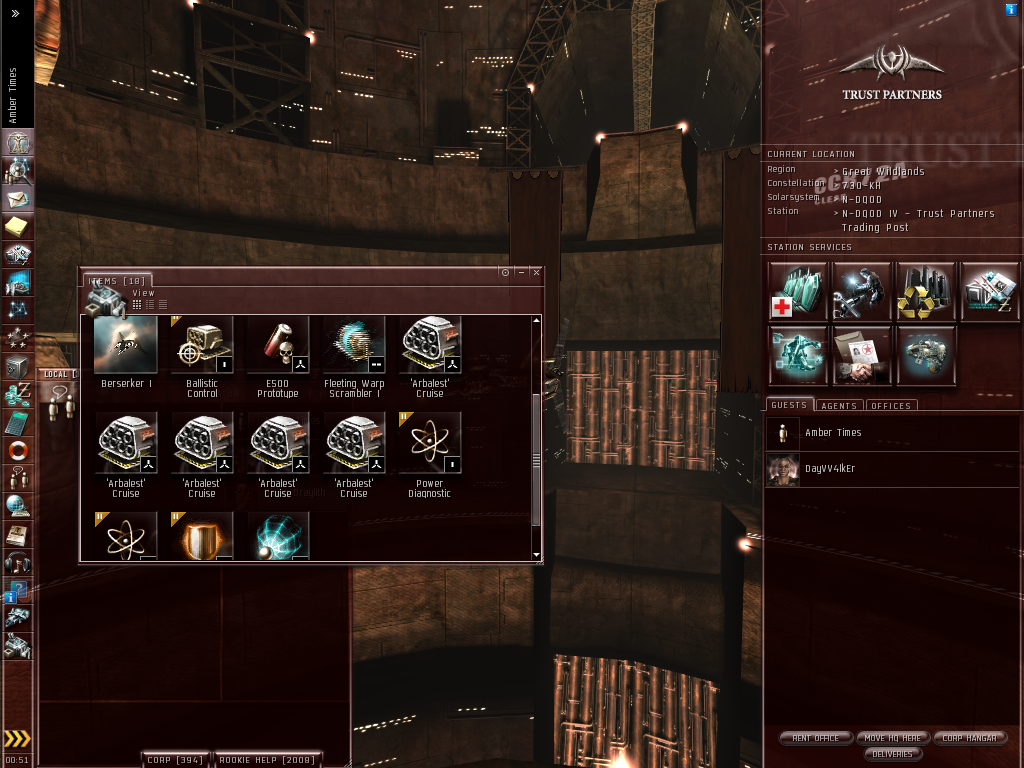Select guest DayVV4lkEr in list

[x=830, y=469]
